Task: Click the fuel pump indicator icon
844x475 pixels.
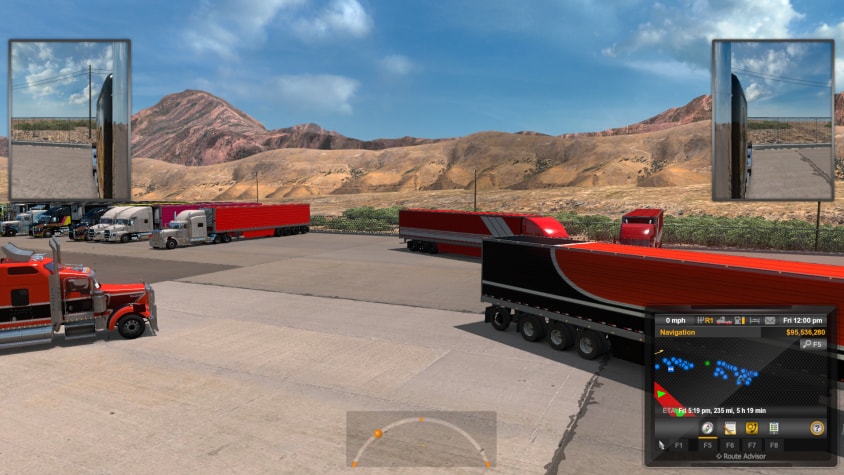Action: [x=739, y=321]
